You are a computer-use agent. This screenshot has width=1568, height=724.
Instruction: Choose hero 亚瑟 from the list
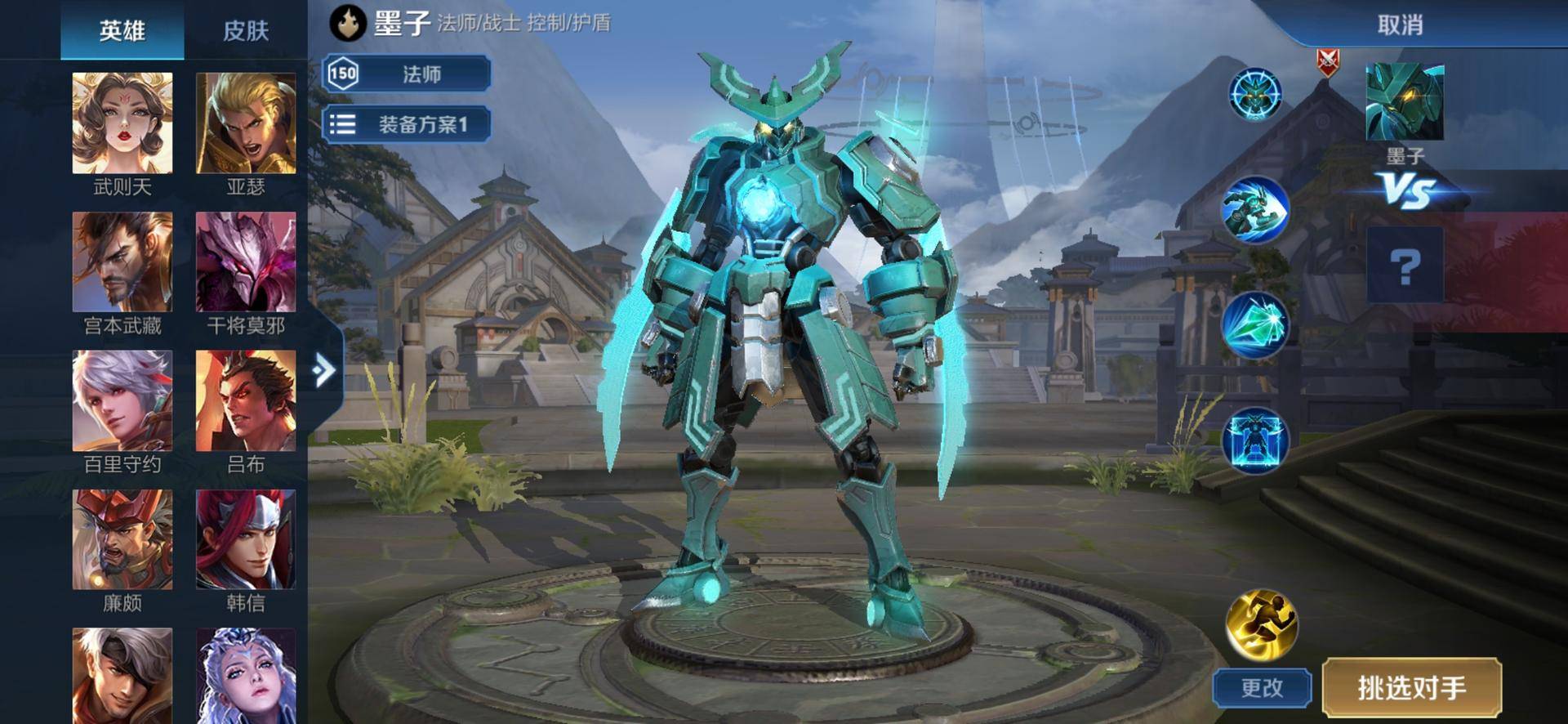(x=246, y=123)
